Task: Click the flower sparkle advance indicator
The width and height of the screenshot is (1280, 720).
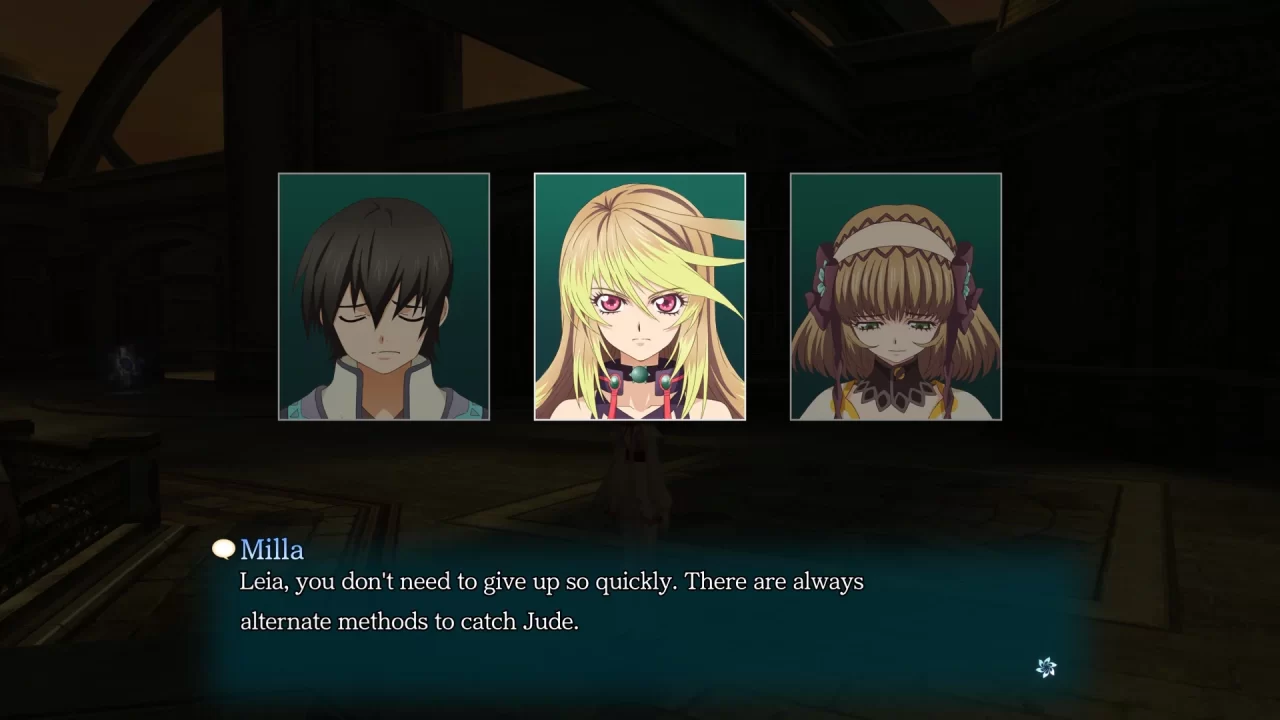Action: pos(1047,666)
